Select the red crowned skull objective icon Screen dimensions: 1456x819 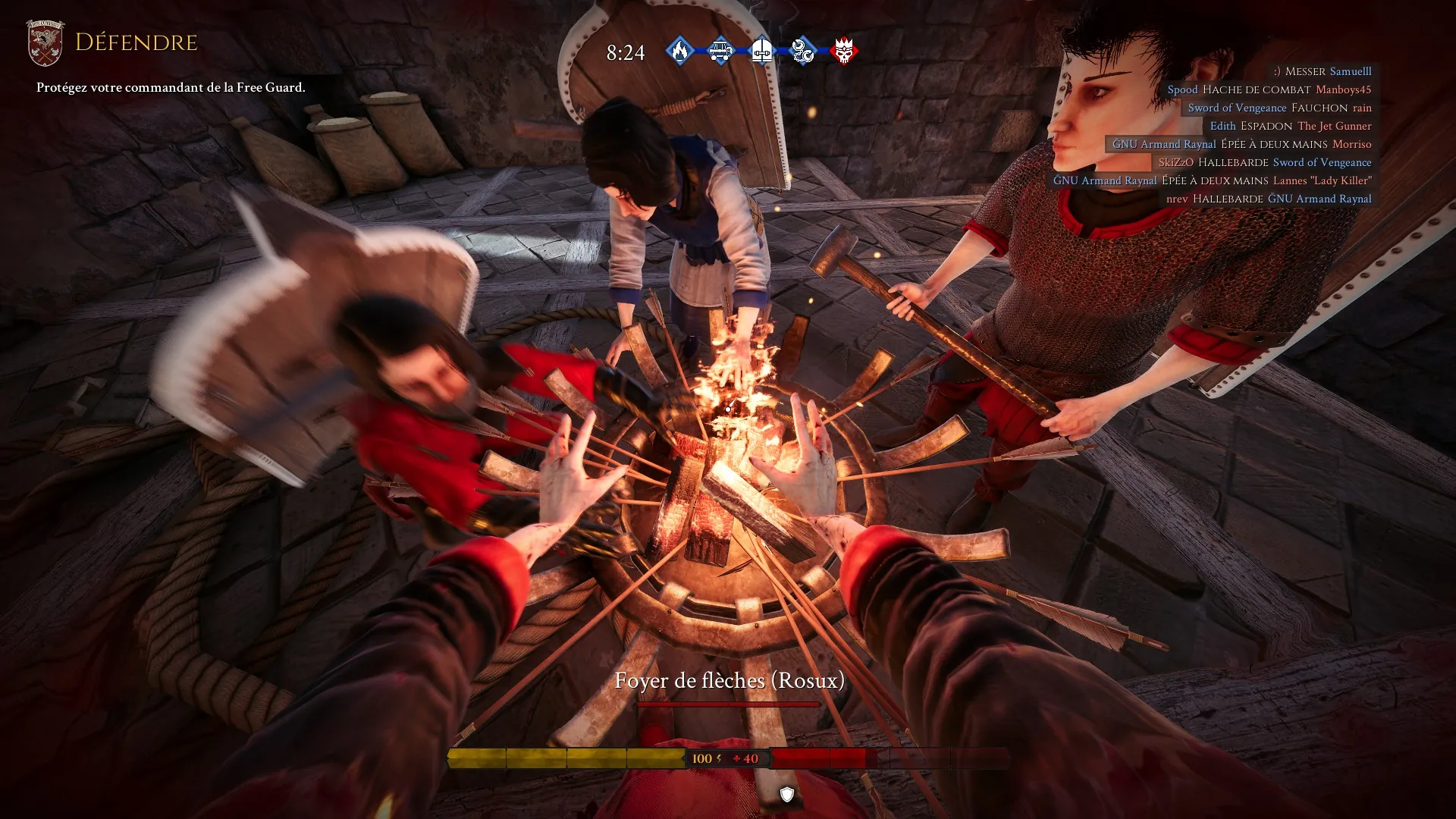coord(843,51)
